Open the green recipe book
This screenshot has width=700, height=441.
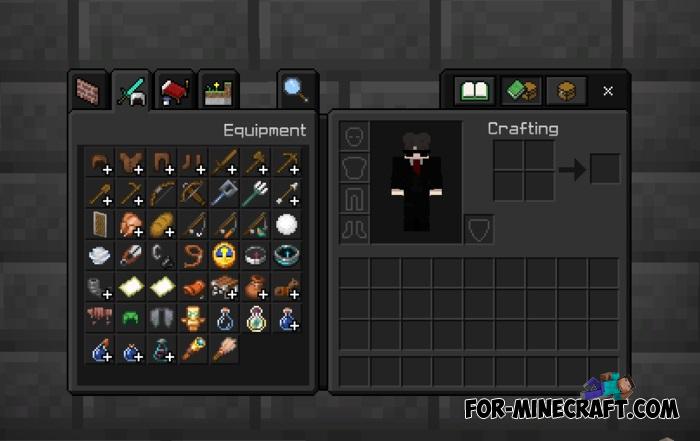point(474,91)
